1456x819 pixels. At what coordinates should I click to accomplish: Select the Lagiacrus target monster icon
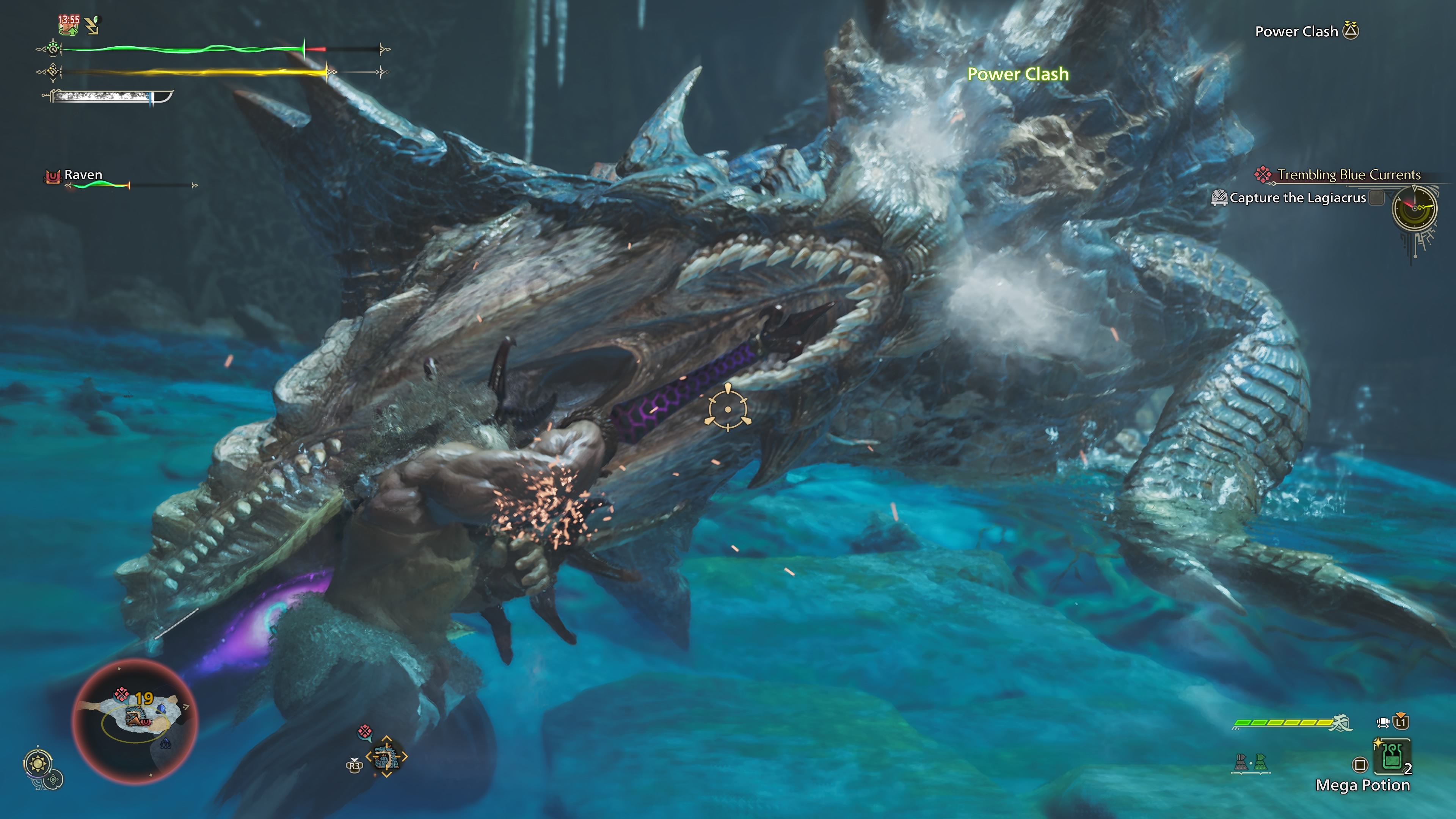tap(387, 757)
